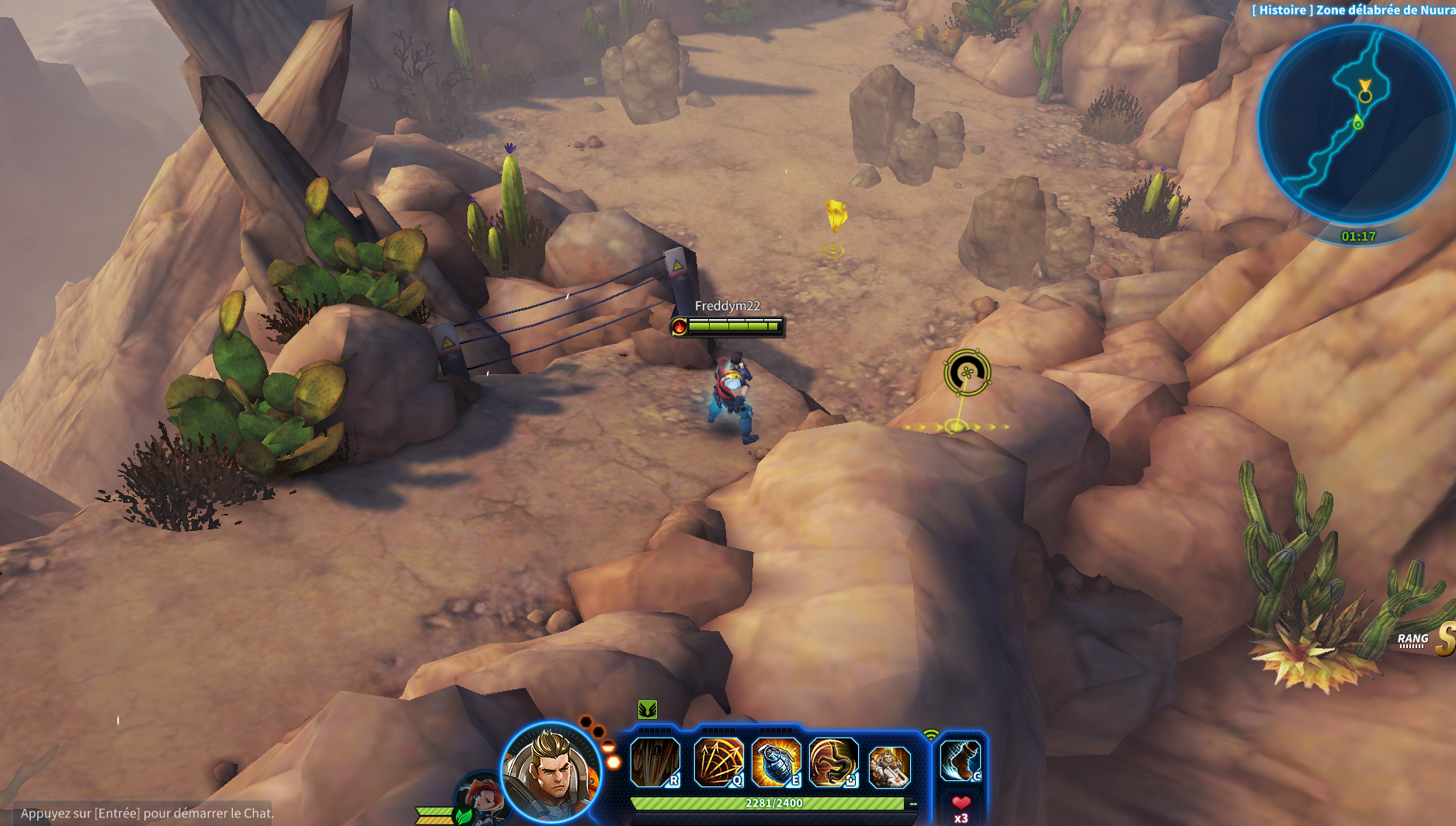Throw the grenade ability (E)
Image resolution: width=1456 pixels, height=826 pixels.
point(776,762)
